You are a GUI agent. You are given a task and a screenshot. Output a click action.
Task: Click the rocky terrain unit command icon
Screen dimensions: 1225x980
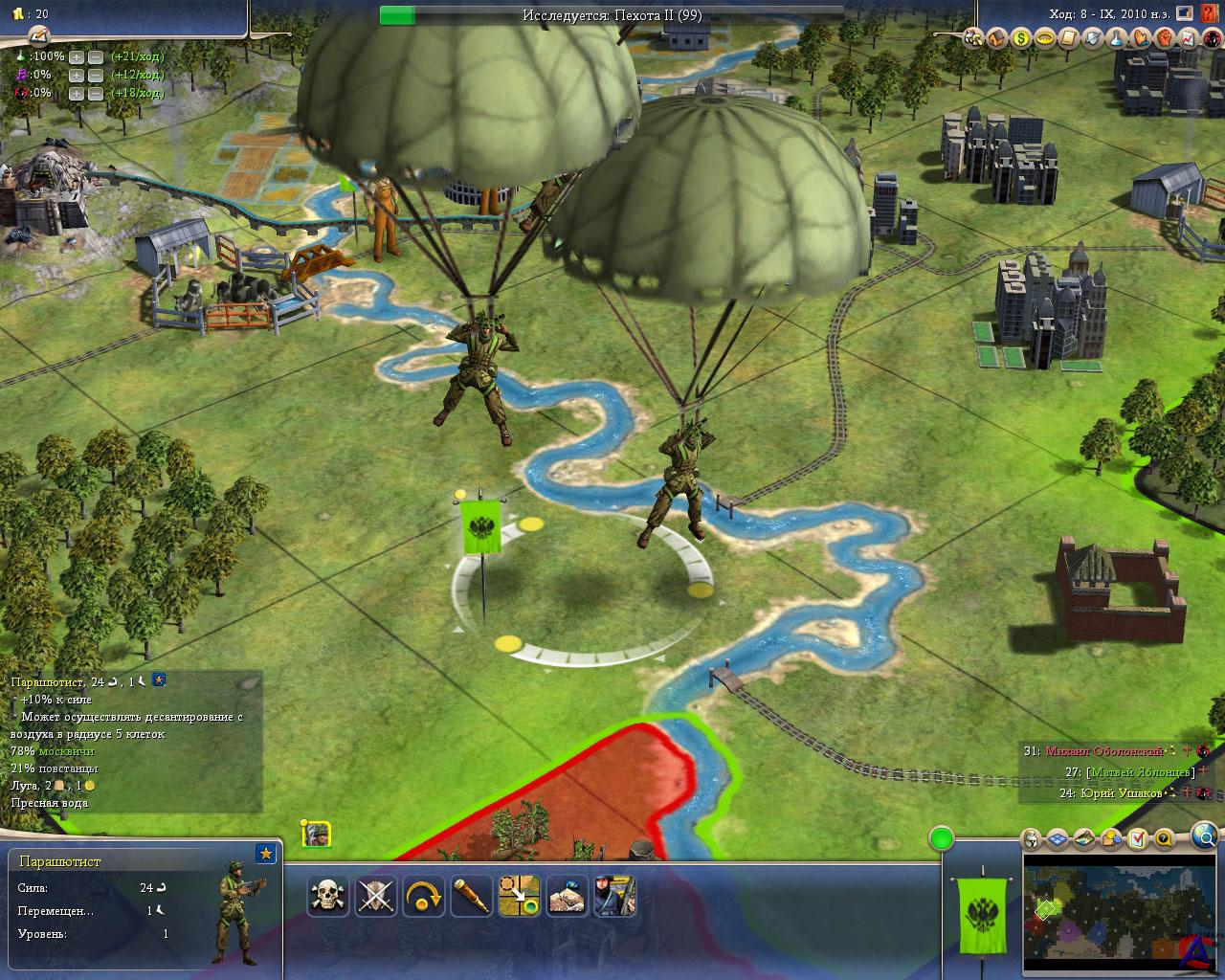[567, 897]
